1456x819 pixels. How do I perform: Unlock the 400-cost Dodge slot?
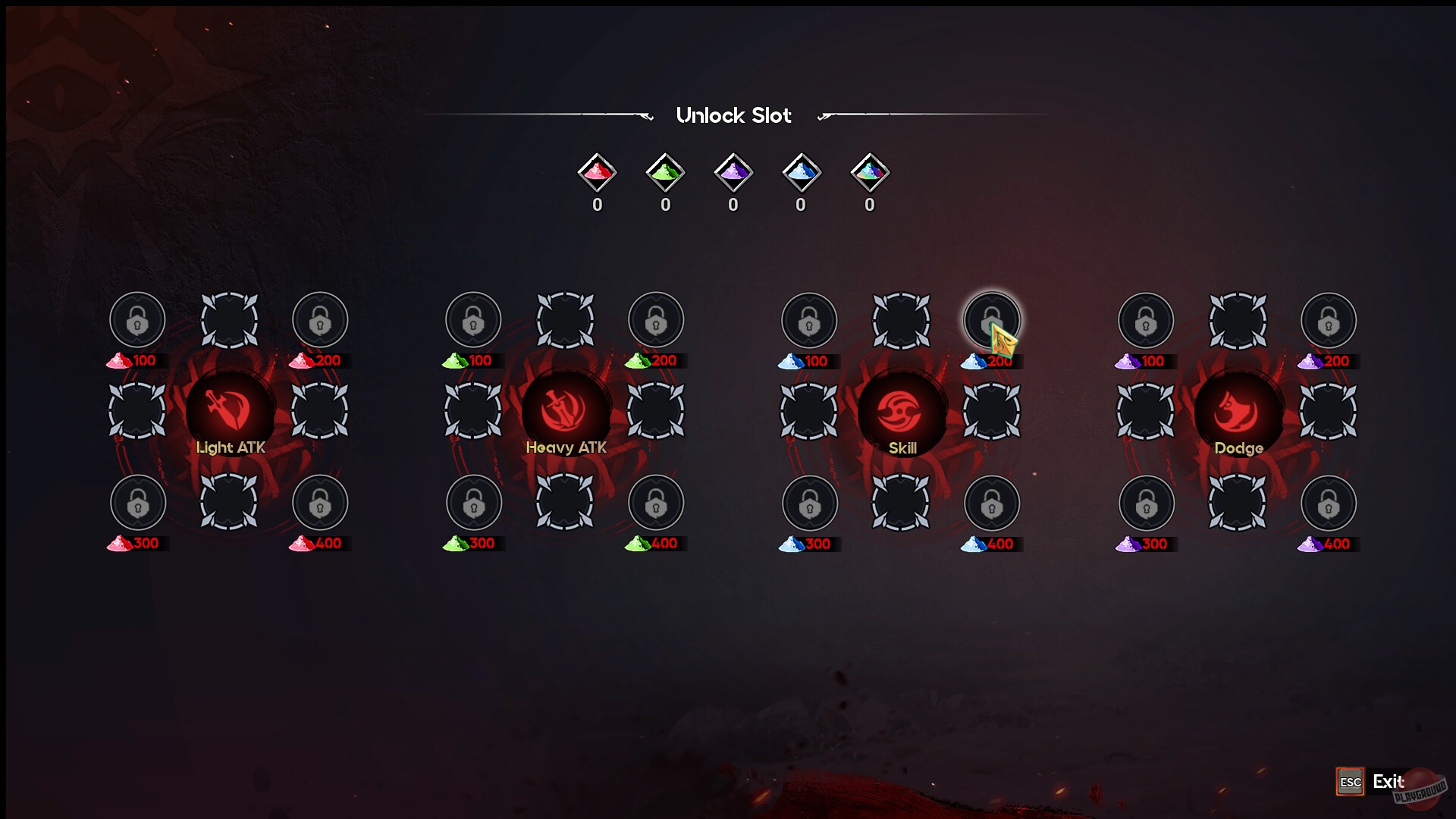1327,503
